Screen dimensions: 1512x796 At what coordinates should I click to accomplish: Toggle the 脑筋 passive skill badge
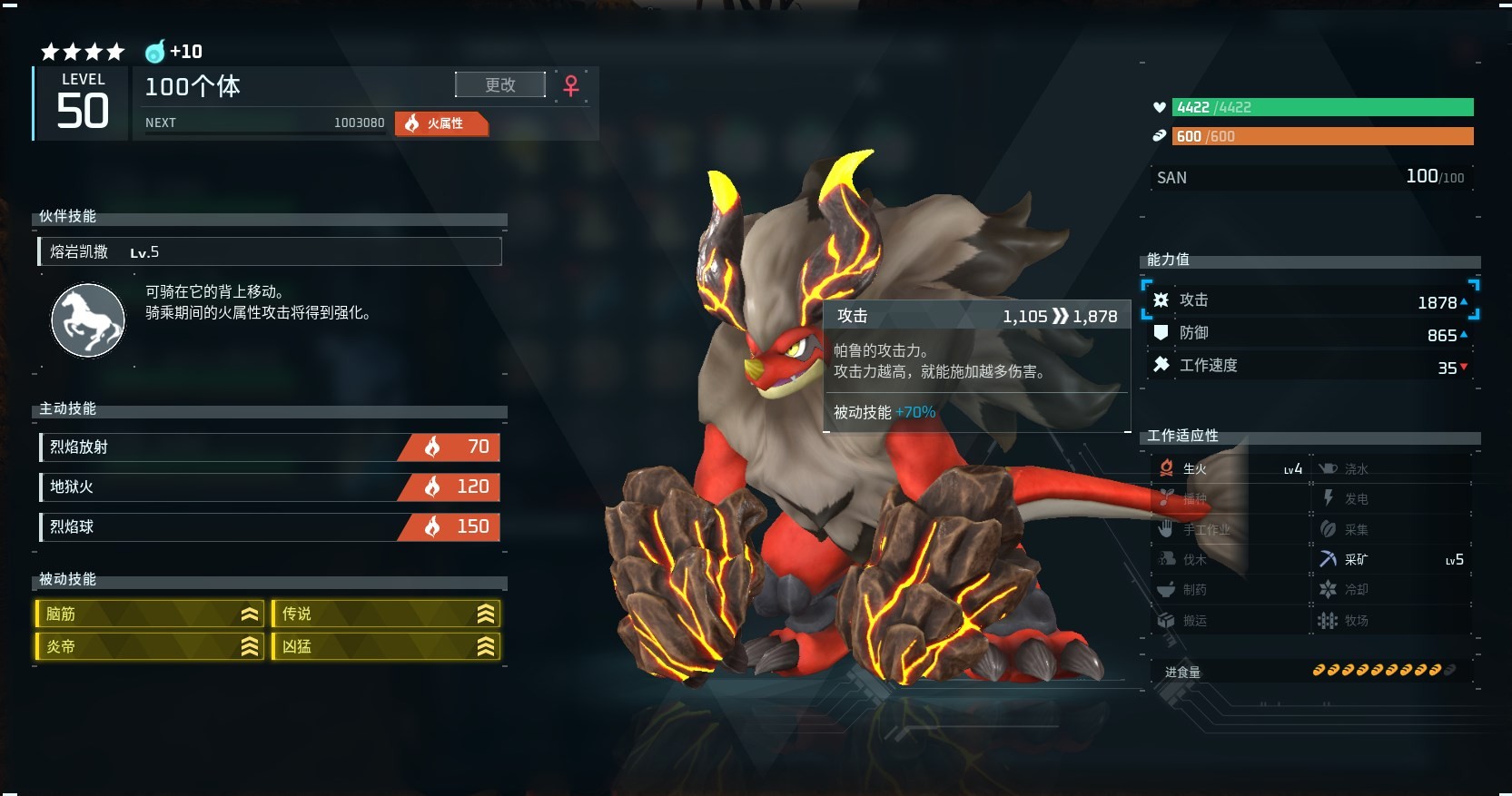pos(148,614)
